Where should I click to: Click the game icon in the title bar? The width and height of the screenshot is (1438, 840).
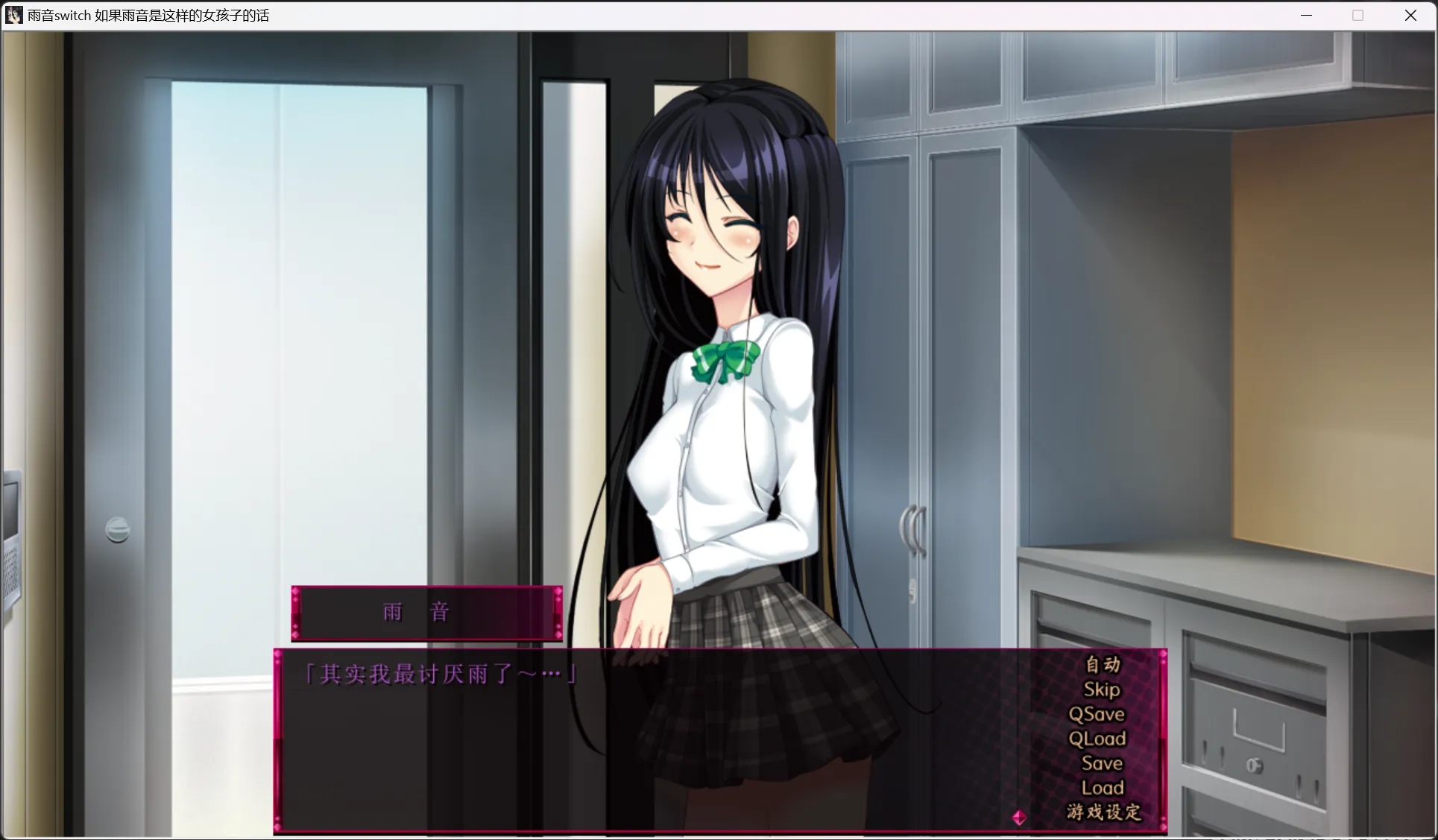pyautogui.click(x=13, y=15)
